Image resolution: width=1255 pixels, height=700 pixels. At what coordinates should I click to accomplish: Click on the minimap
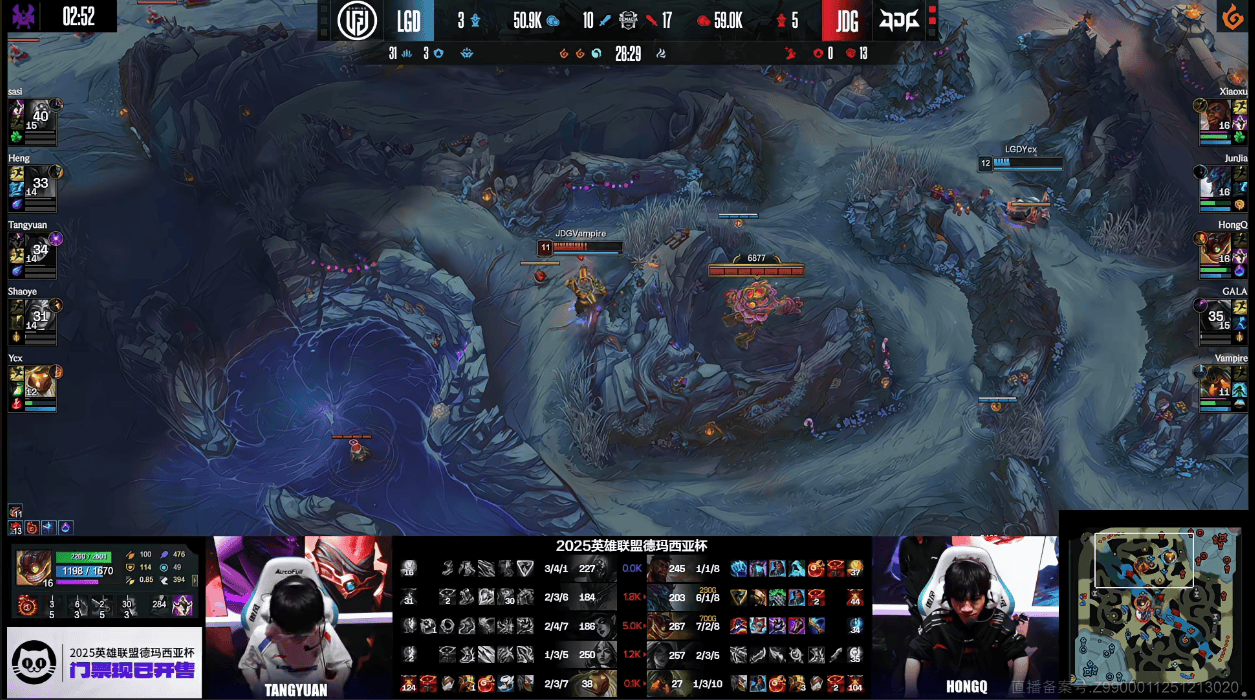1155,604
